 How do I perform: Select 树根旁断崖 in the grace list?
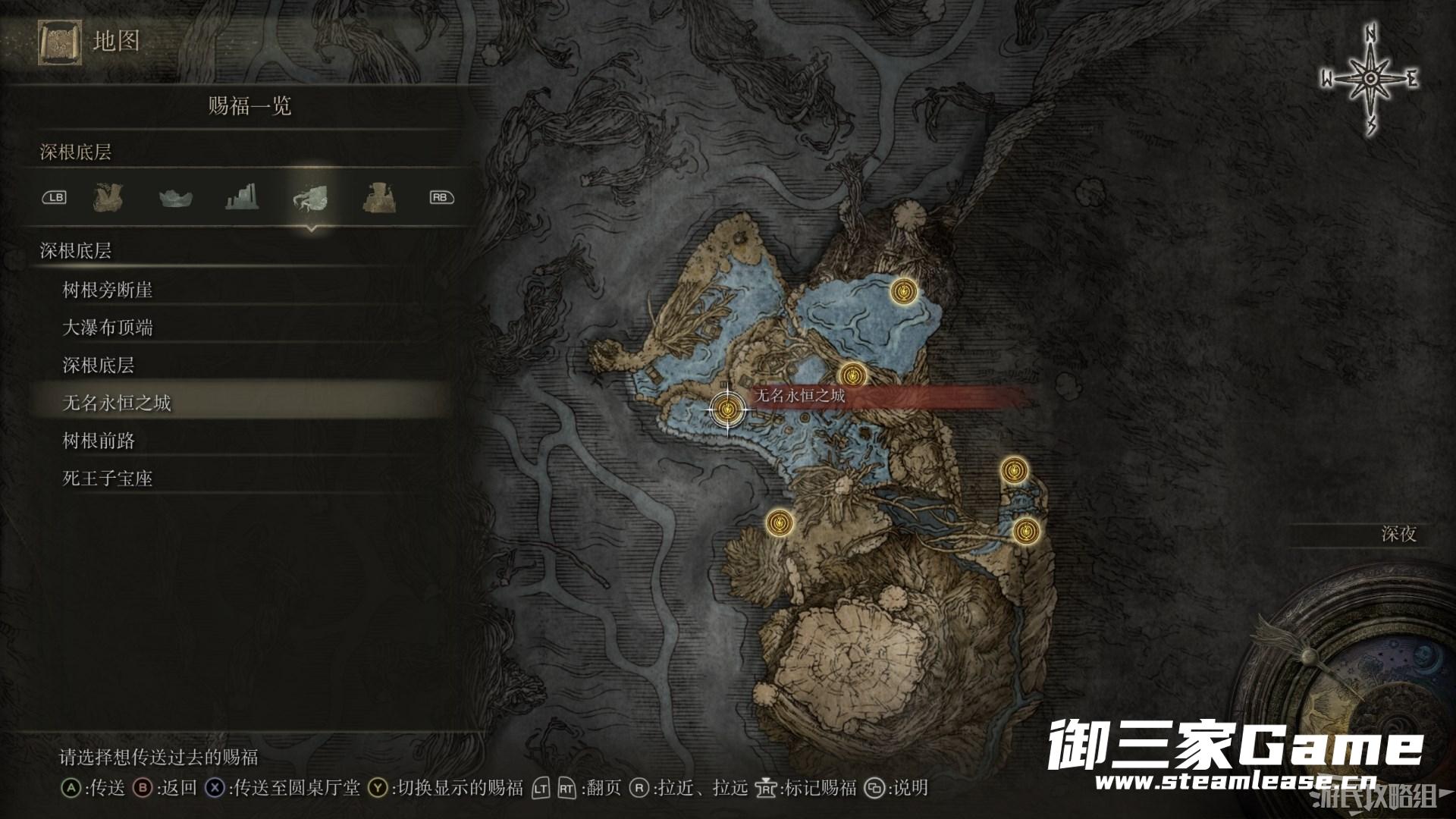(108, 290)
